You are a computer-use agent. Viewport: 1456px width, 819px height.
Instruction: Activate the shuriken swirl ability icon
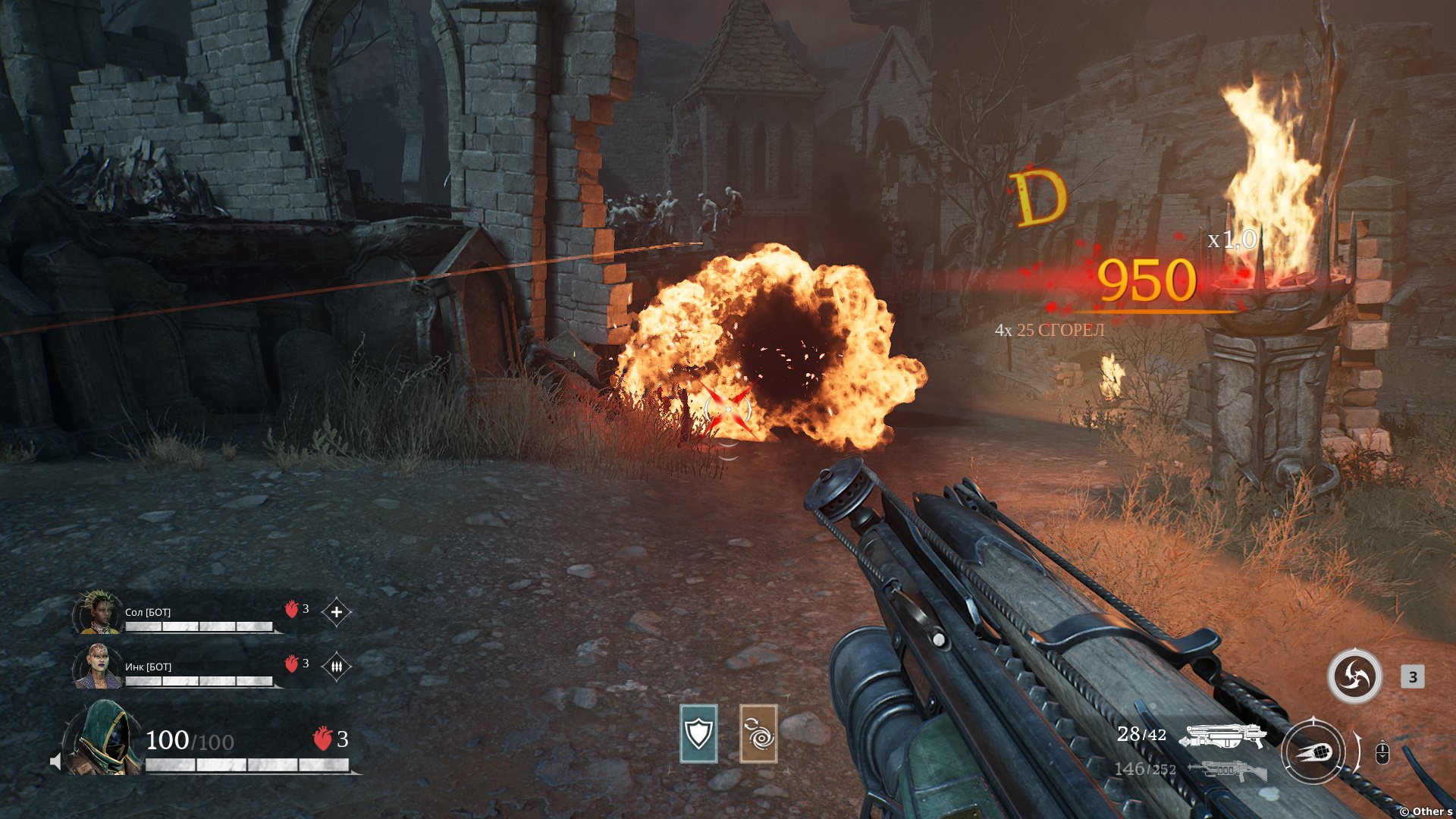[x=1354, y=676]
